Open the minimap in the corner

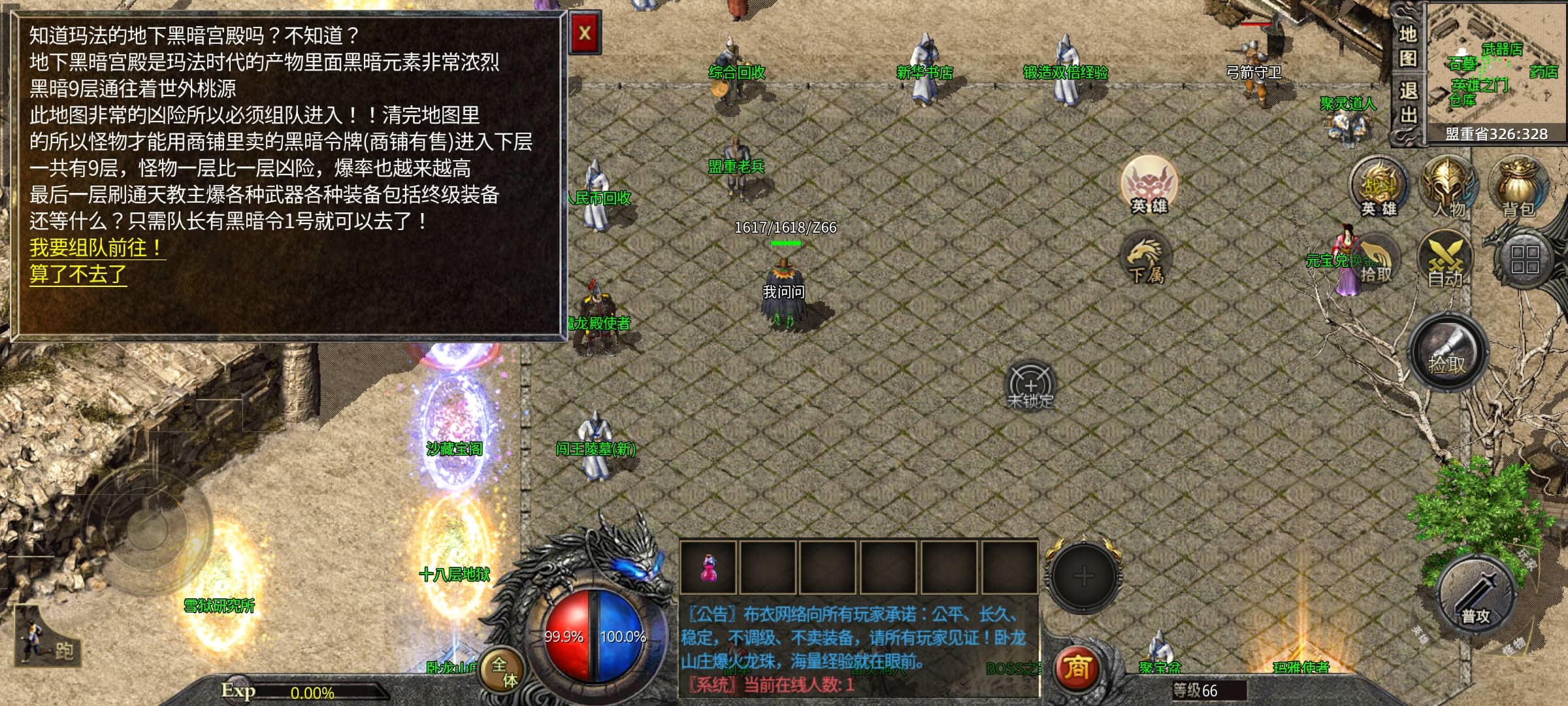coord(1496,65)
